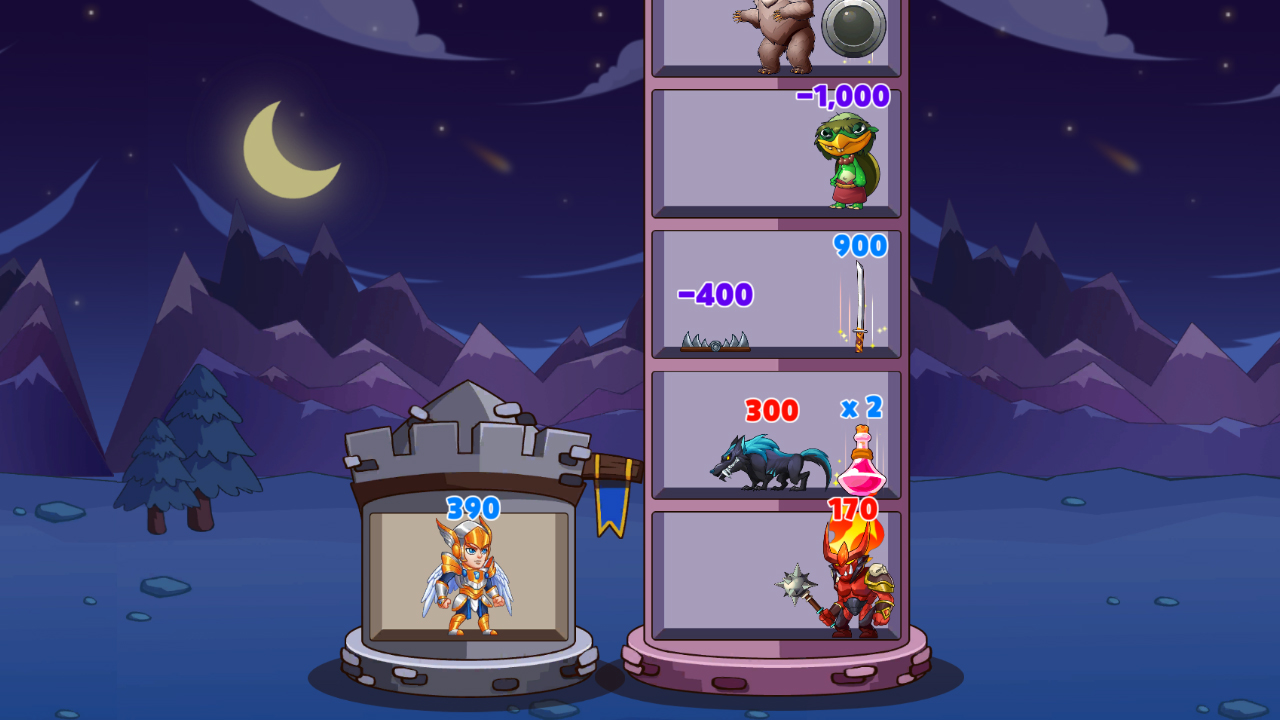Pick up the glowing sword worth 900
Screen dimensions: 1280x720
(862, 305)
